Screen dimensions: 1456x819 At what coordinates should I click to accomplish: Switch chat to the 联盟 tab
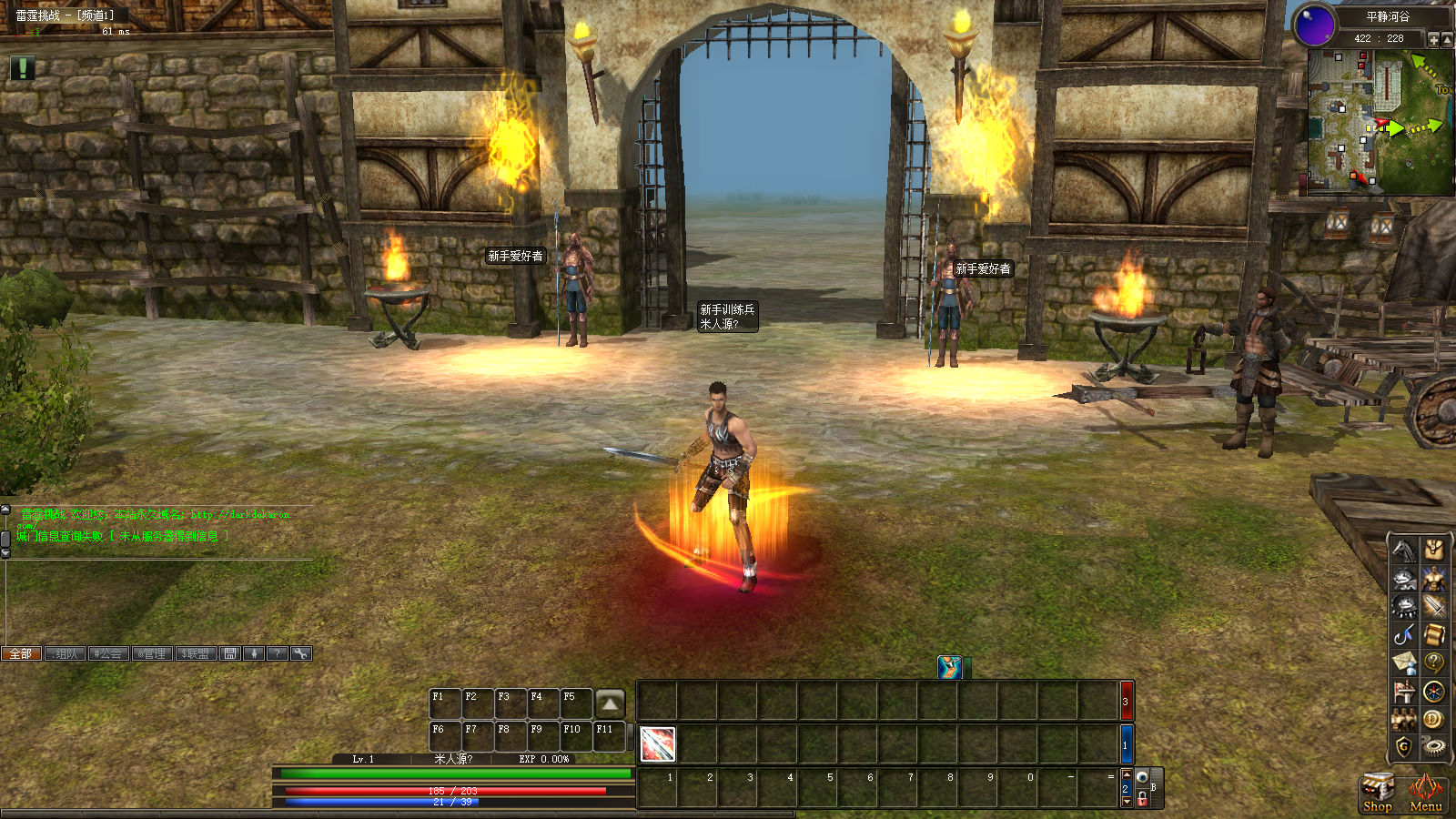pos(195,653)
